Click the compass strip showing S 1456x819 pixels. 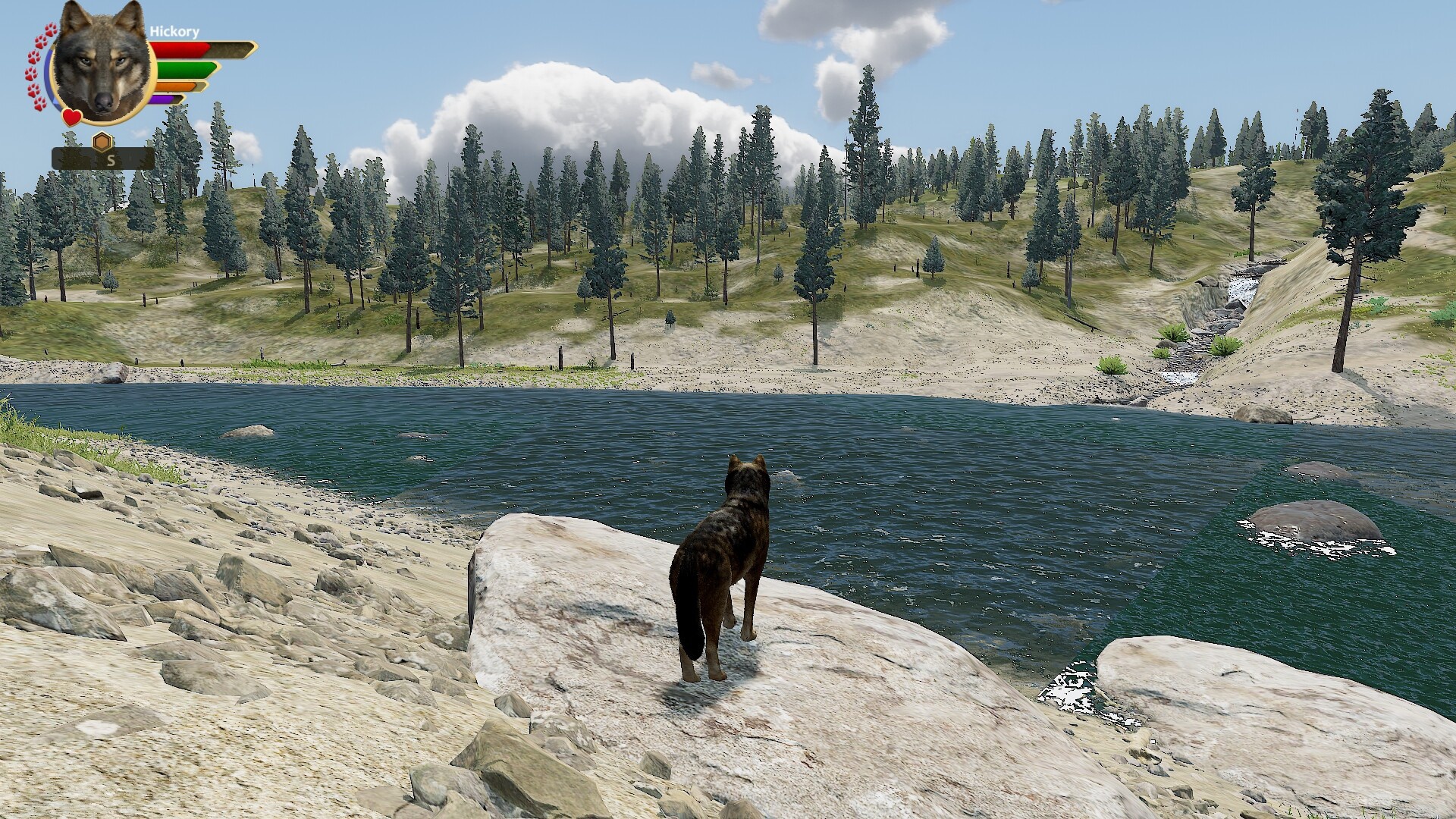pos(104,160)
